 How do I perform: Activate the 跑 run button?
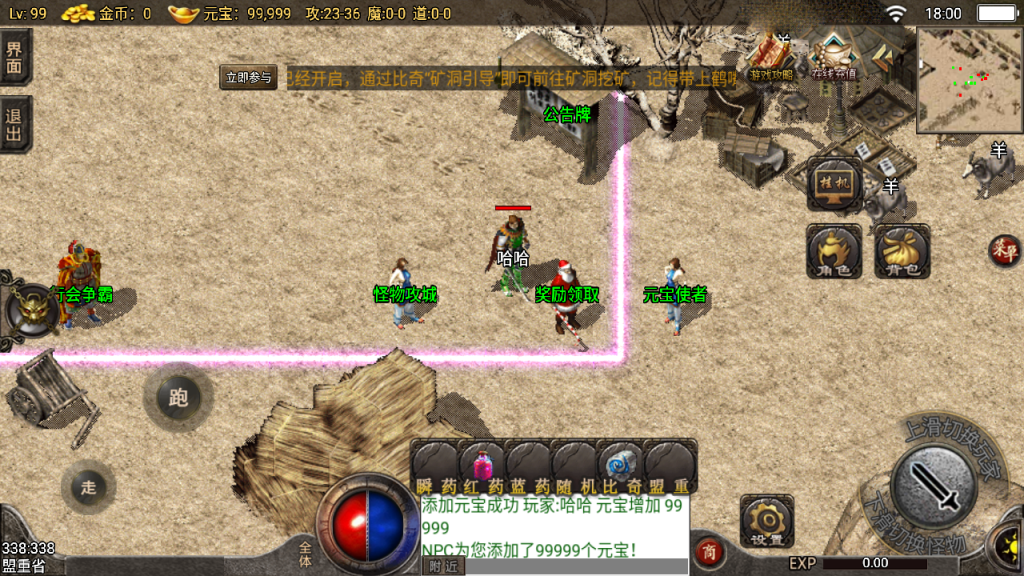point(178,398)
